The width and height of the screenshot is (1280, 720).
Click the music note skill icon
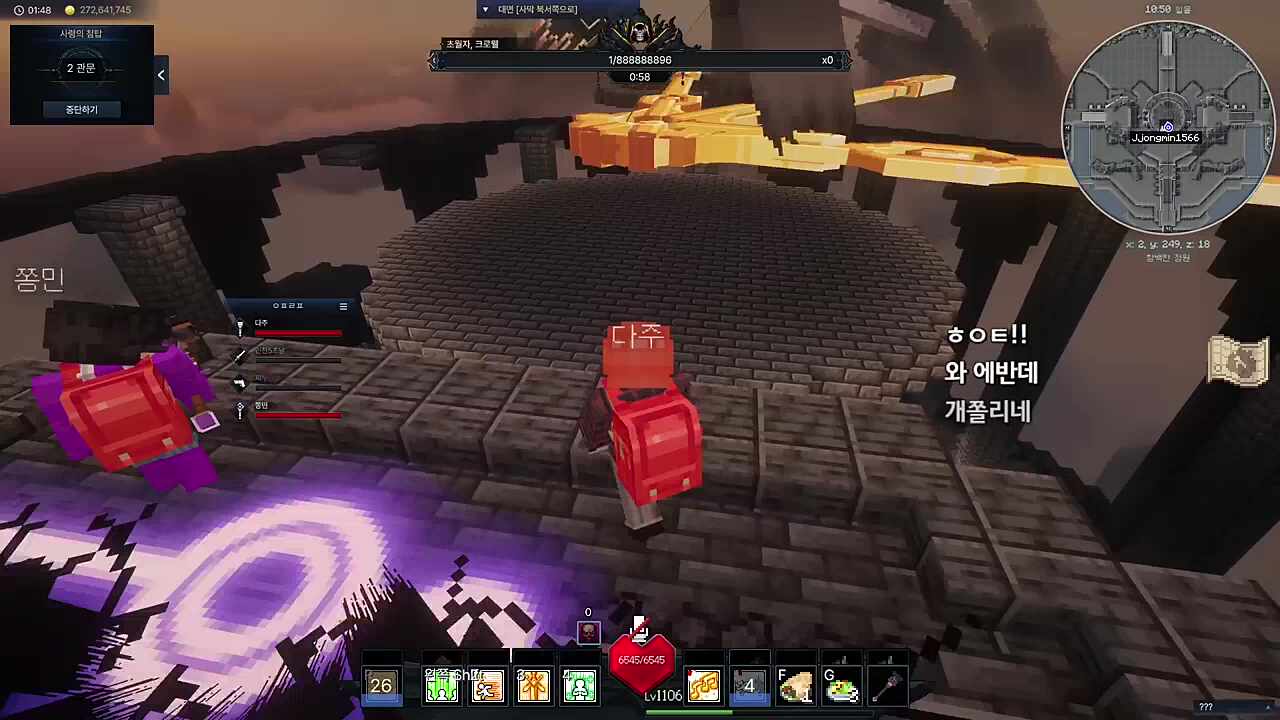[x=702, y=685]
